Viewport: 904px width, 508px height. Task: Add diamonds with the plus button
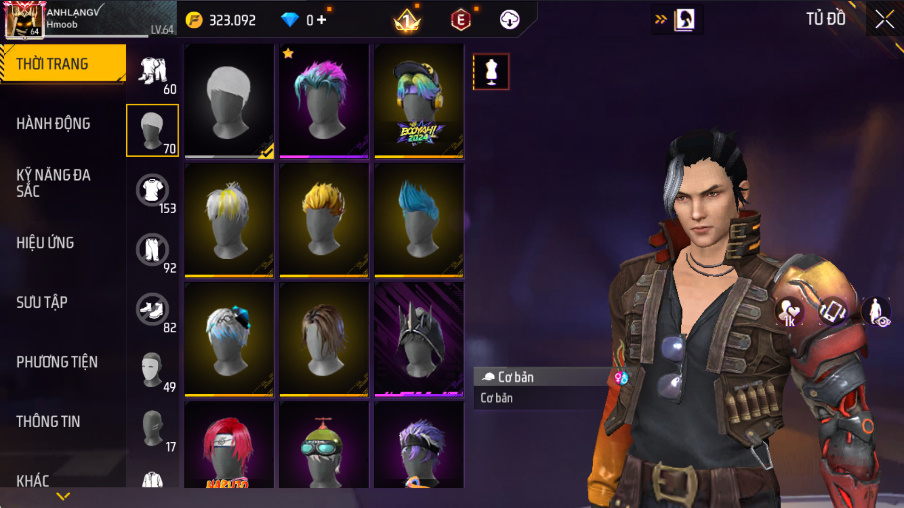point(321,20)
